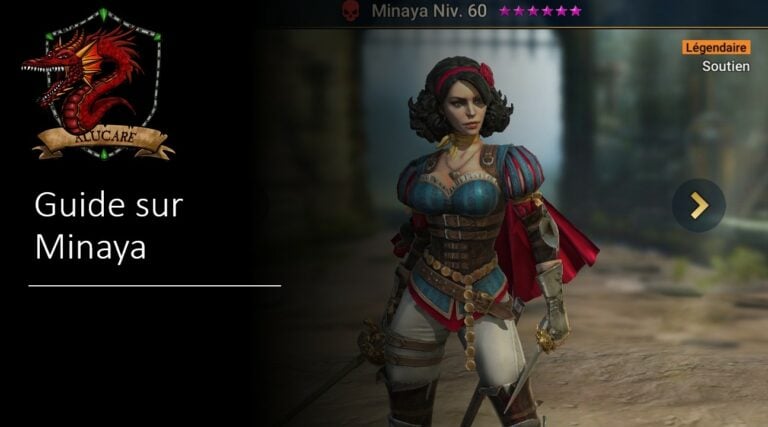Select the orange Légendaire rarity badge
The image size is (768, 427).
click(x=716, y=47)
